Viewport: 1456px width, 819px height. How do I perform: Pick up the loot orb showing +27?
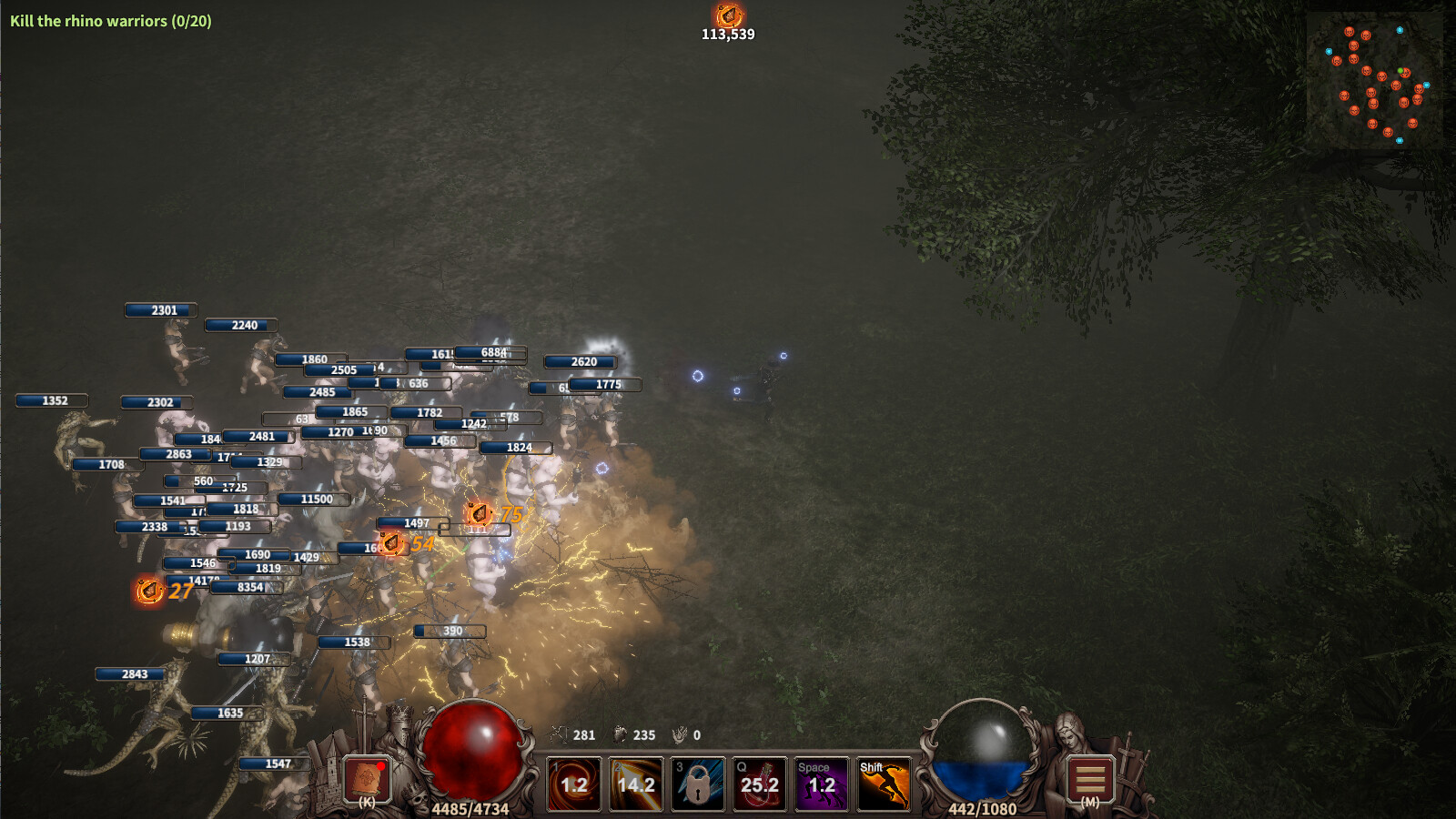pyautogui.click(x=148, y=590)
